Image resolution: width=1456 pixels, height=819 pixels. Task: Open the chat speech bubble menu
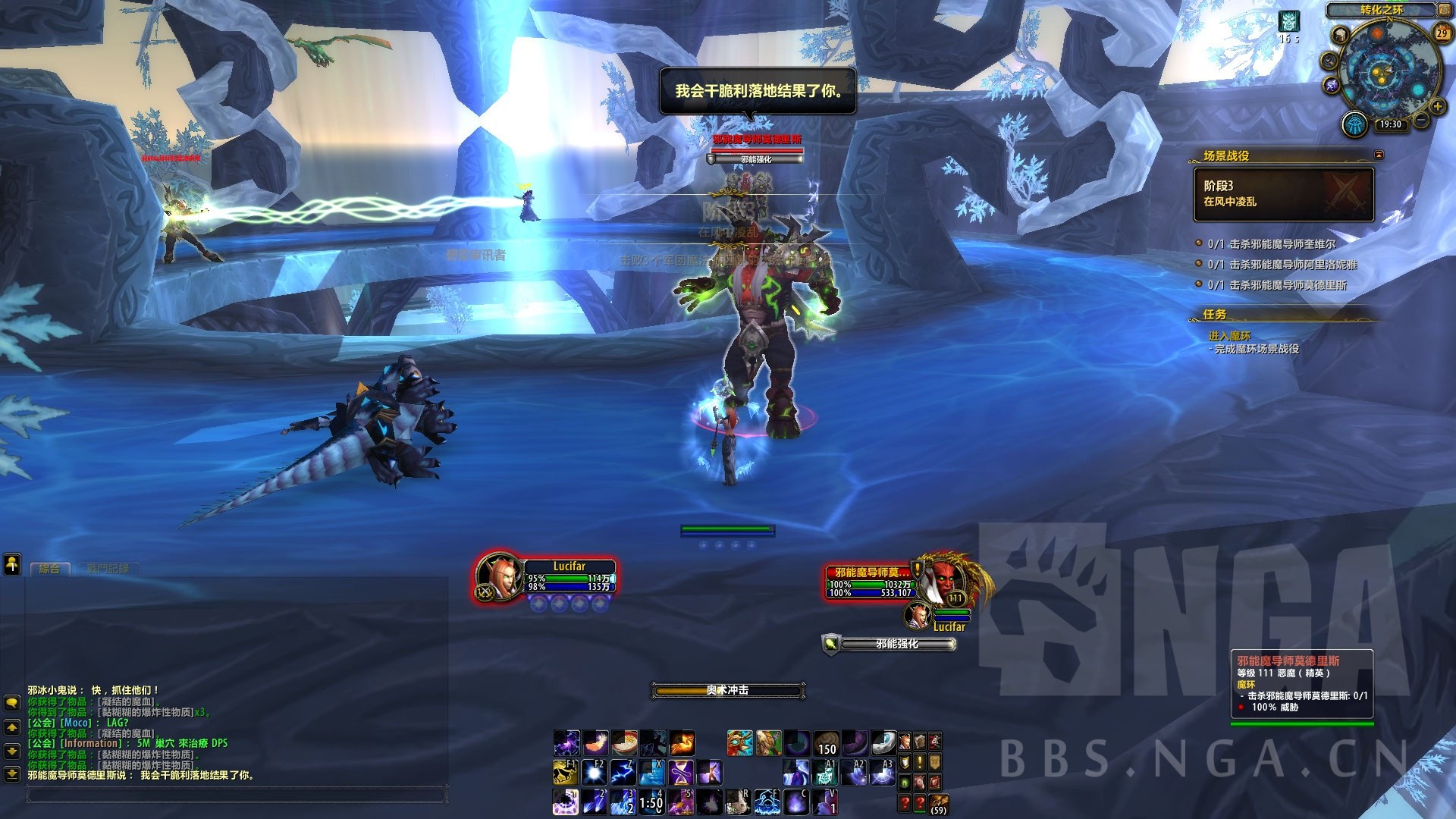12,703
